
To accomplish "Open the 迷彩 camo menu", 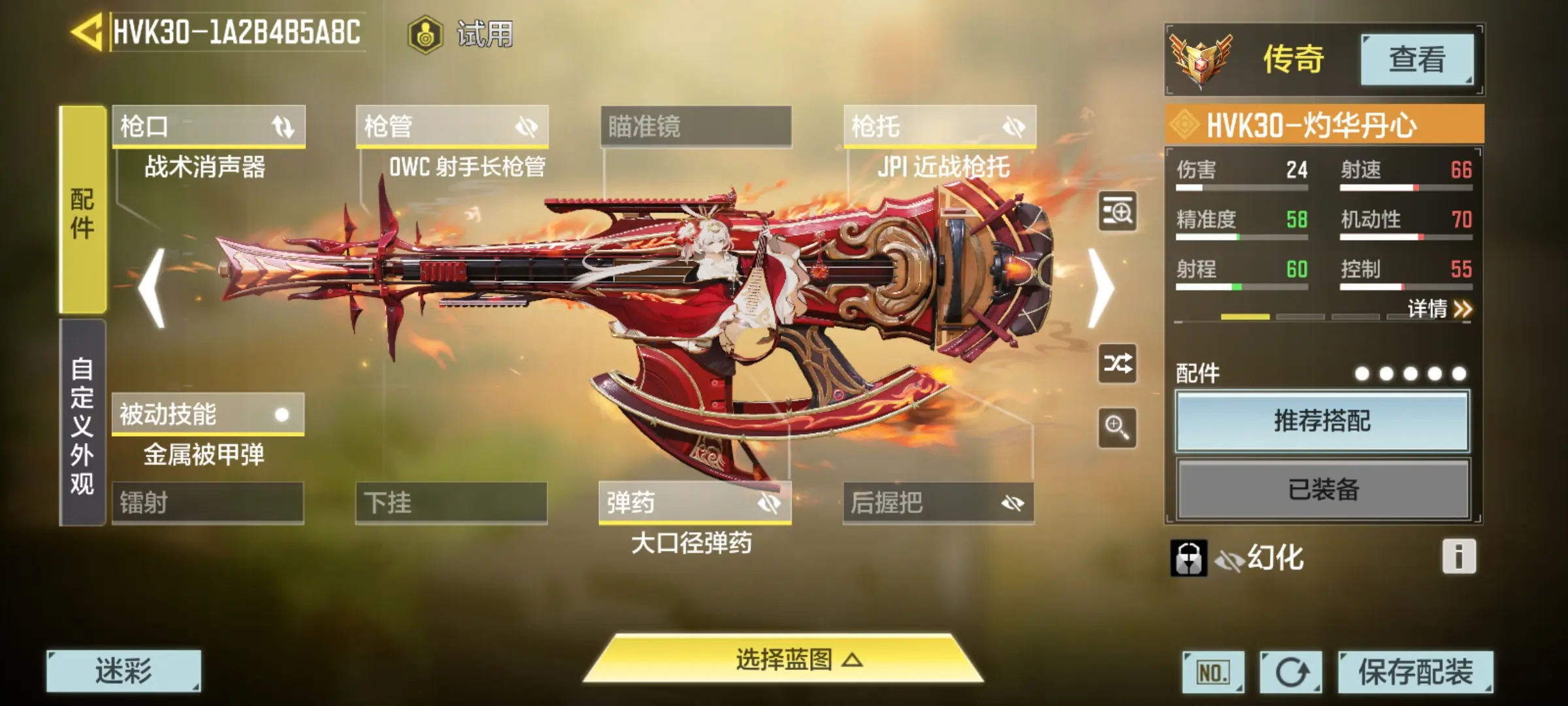I will pos(123,671).
